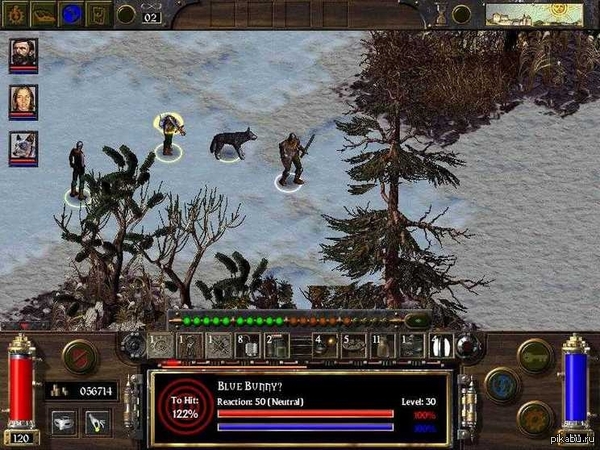600x450 pixels.
Task: Use the hotbar slot showing quantity 11
Action: click(386, 346)
